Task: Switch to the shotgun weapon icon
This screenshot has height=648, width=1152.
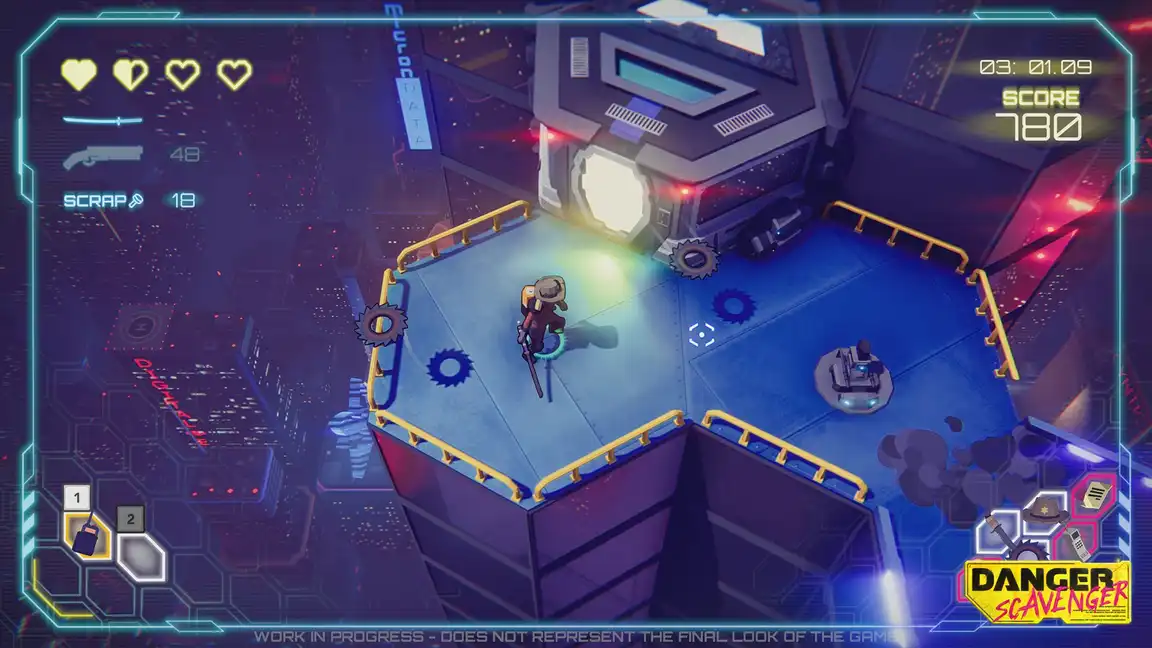Action: [102, 156]
